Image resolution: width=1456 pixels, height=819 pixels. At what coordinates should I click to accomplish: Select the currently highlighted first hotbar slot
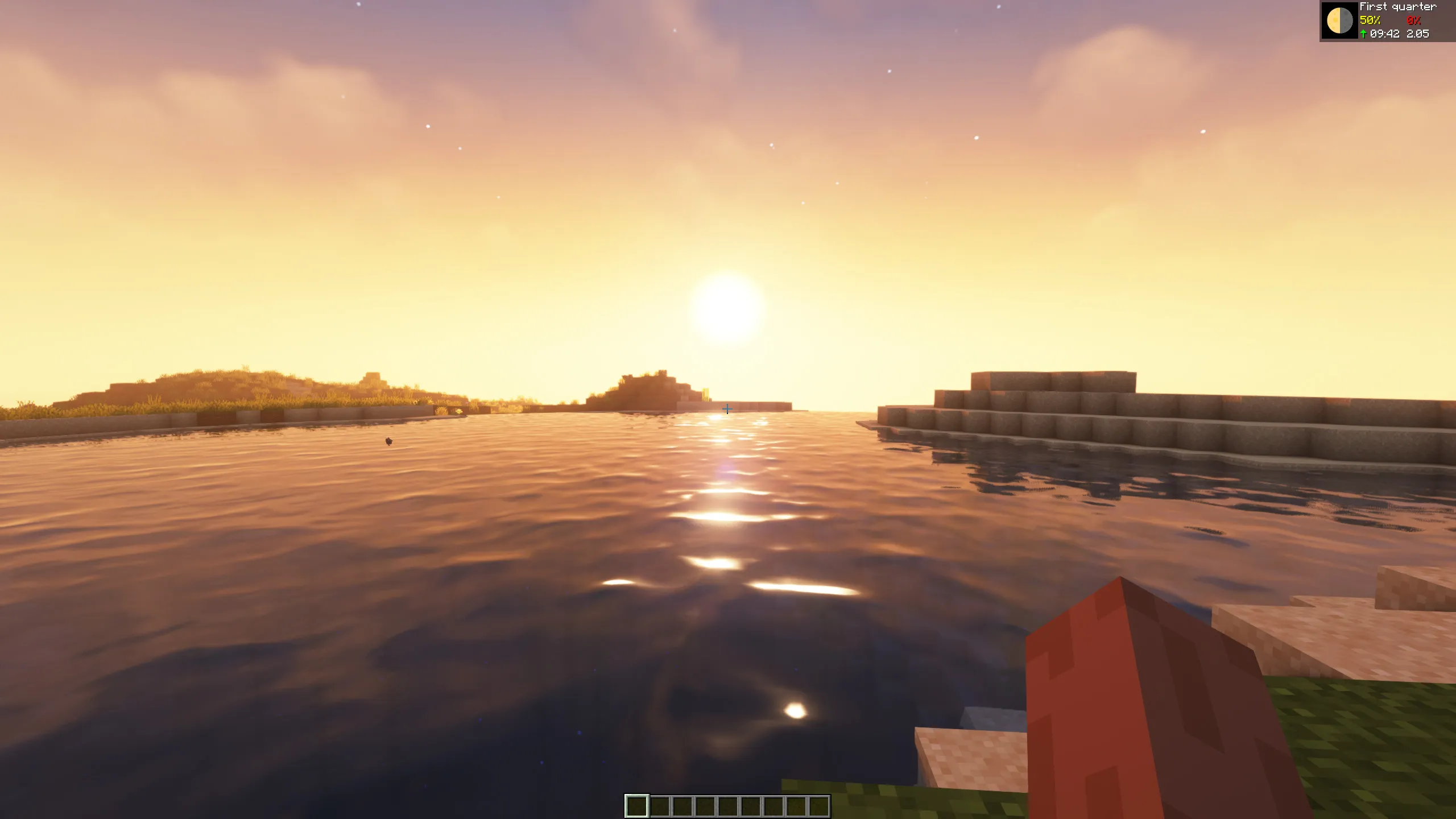[x=637, y=805]
